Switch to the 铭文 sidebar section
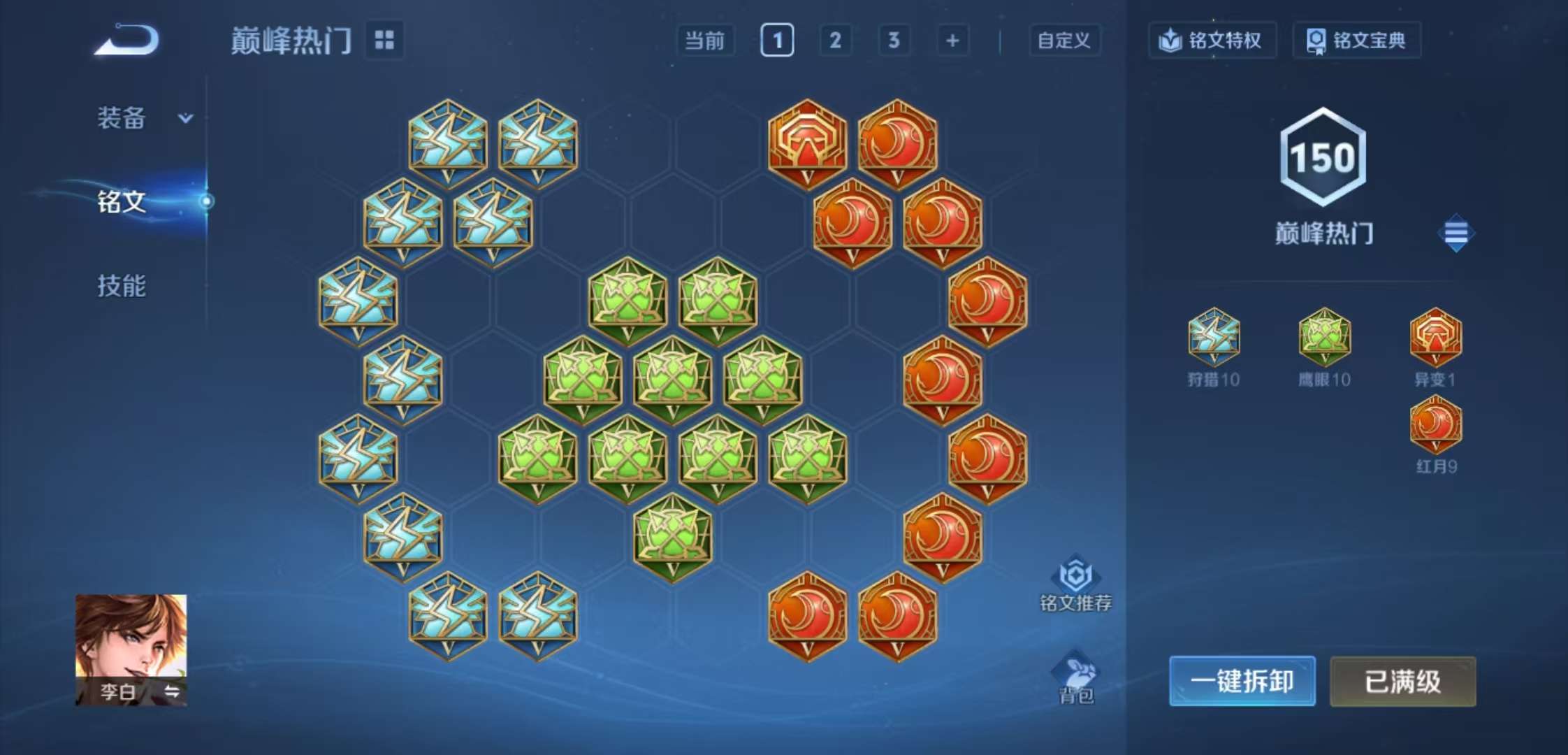Screen dimensions: 1568x755 [120, 203]
